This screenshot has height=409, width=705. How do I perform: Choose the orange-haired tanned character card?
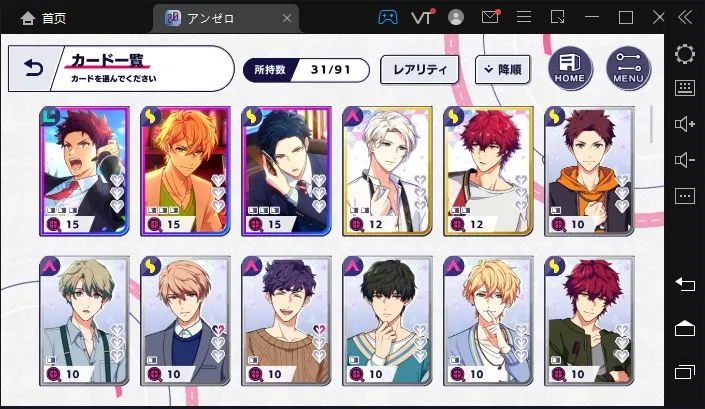coord(186,169)
